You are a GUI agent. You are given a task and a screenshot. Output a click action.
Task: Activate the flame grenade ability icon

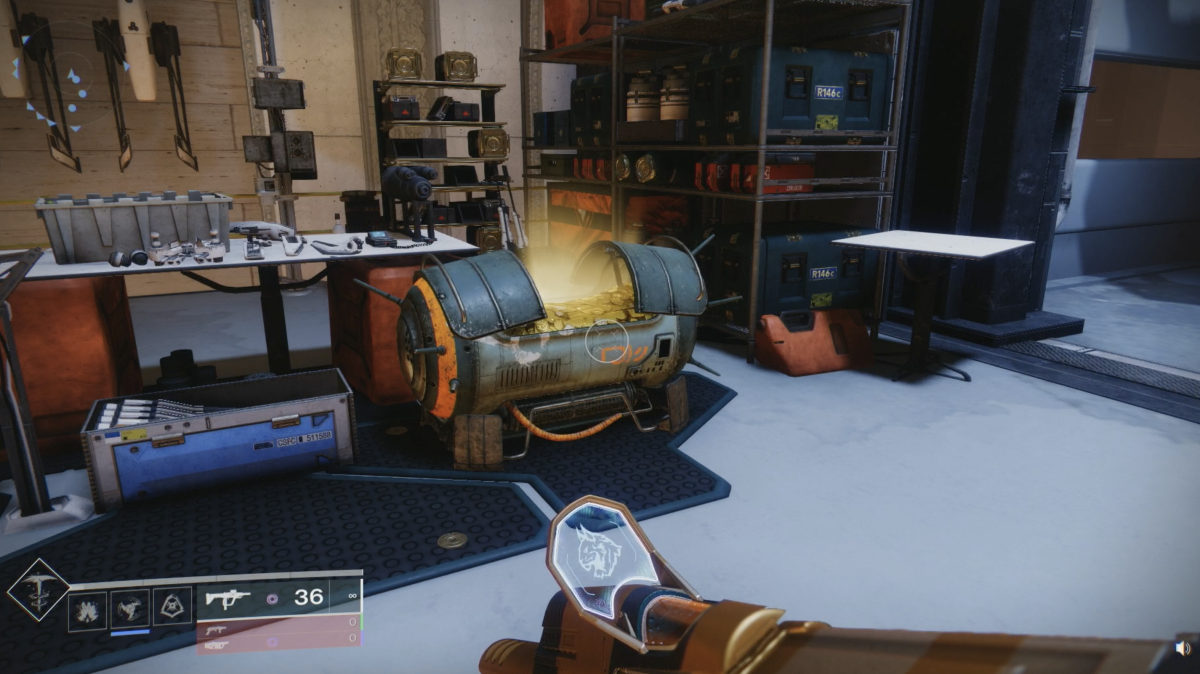coord(87,610)
